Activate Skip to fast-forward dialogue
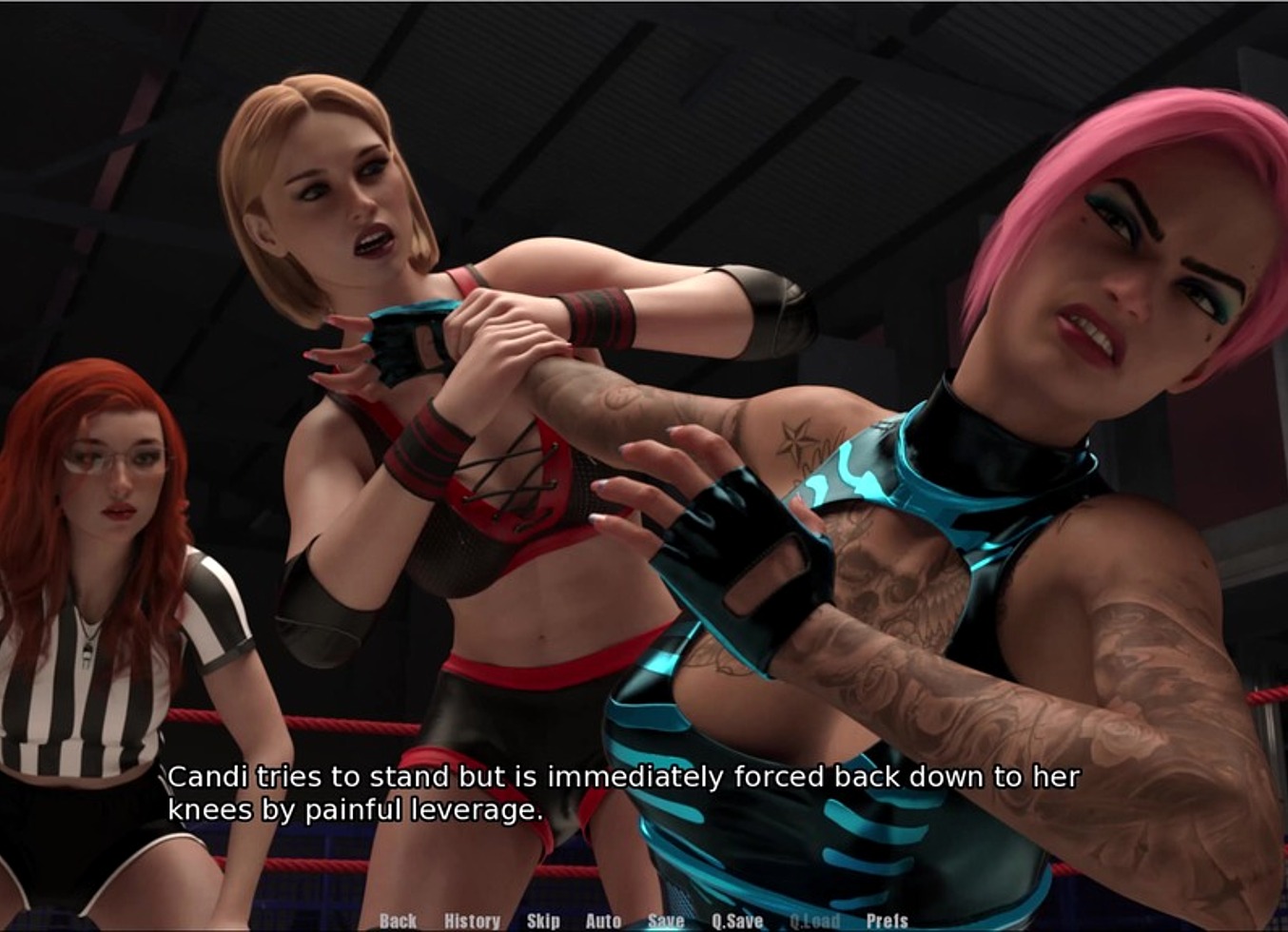The width and height of the screenshot is (1288, 932). point(543,921)
